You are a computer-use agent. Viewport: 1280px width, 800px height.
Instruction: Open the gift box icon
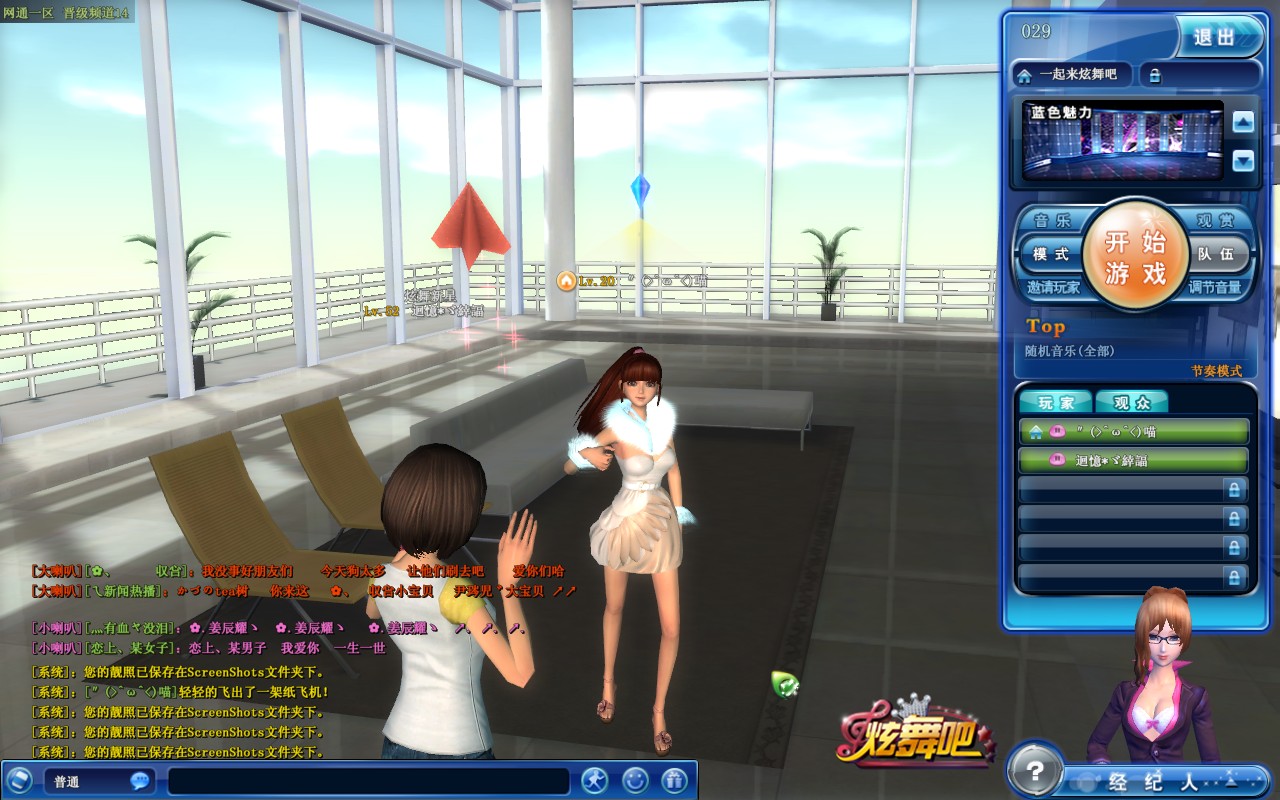(x=675, y=780)
